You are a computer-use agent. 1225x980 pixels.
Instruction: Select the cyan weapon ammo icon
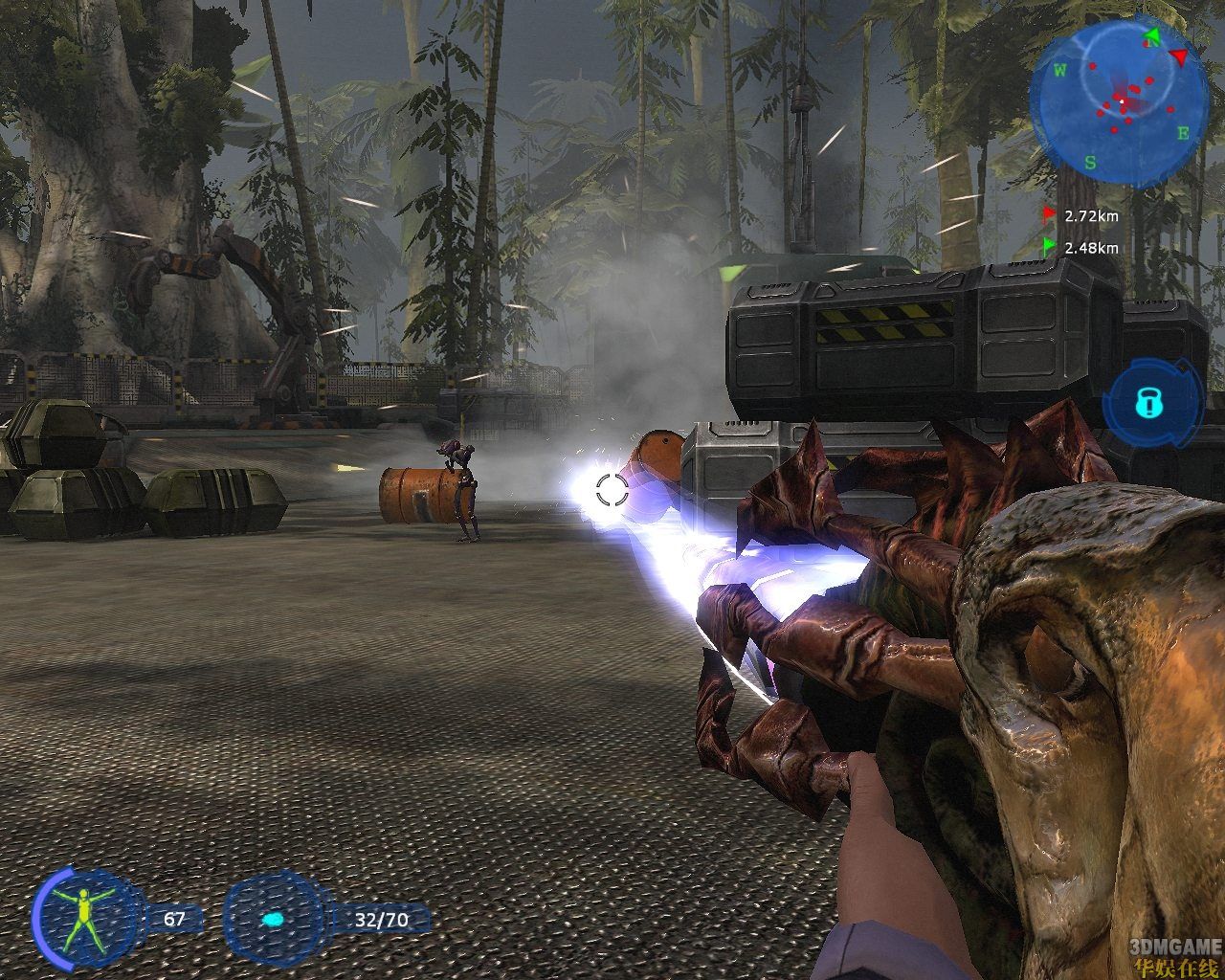tap(273, 920)
